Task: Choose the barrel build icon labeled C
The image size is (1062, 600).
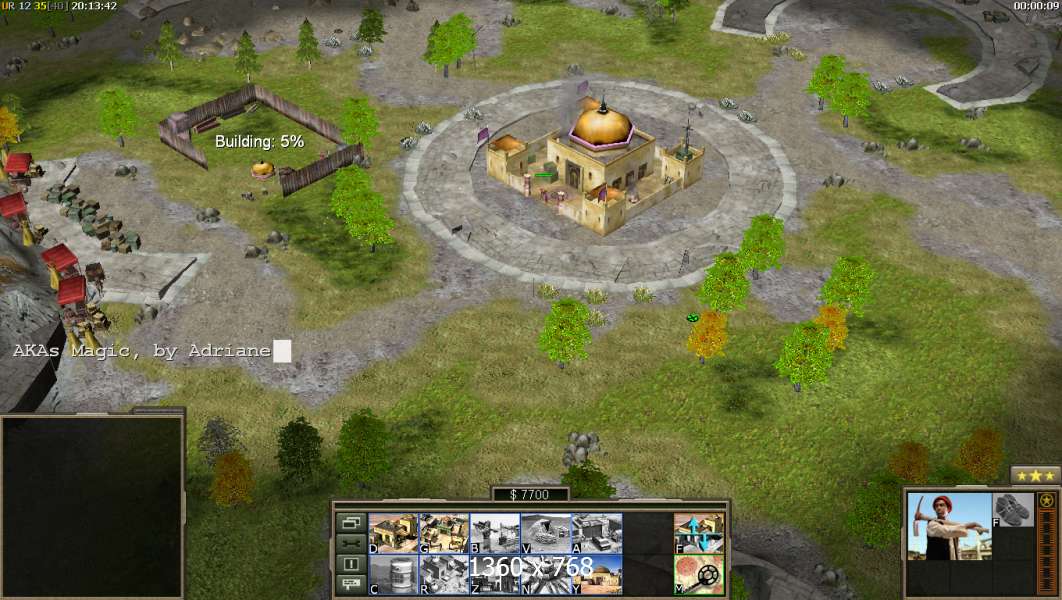Action: coord(393,575)
